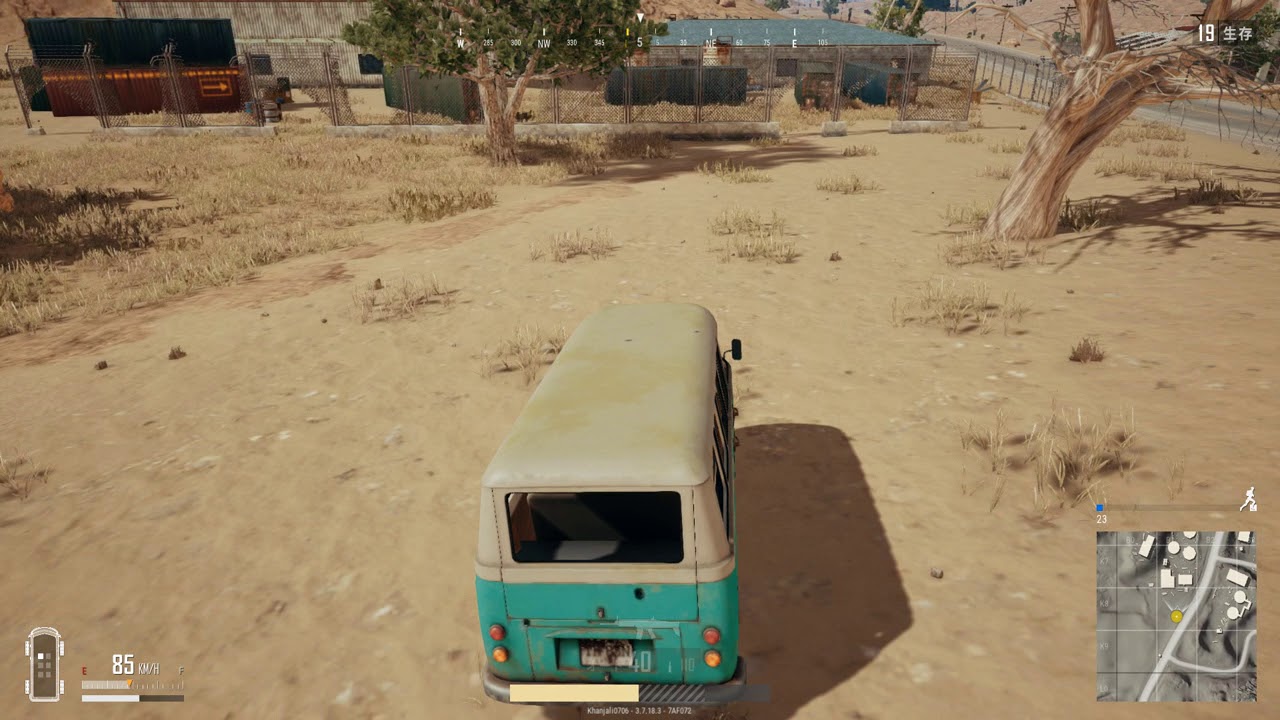Click the orange needle on the fuel gauge
The height and width of the screenshot is (720, 1280).
coord(129,682)
